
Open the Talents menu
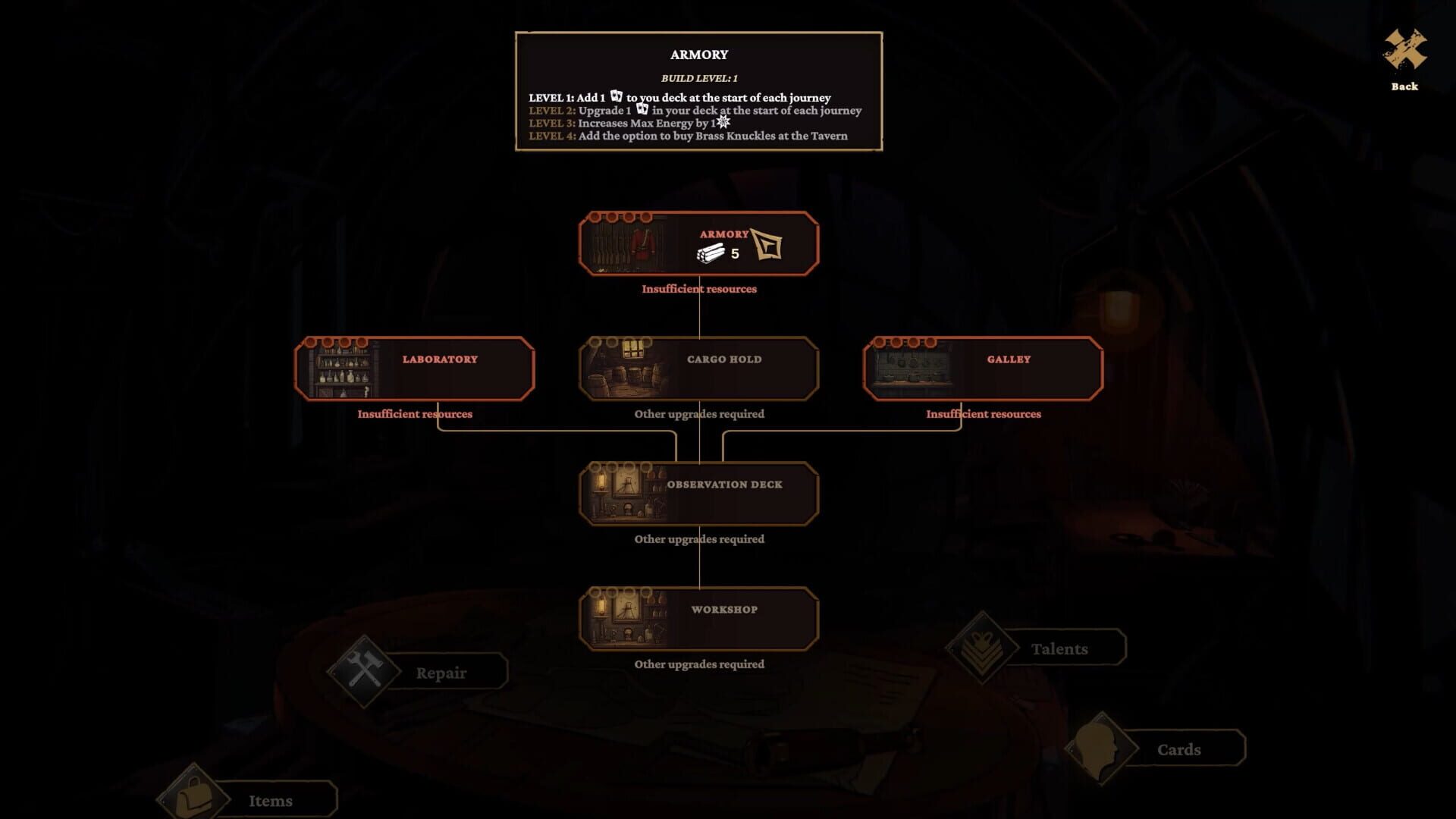(1059, 648)
